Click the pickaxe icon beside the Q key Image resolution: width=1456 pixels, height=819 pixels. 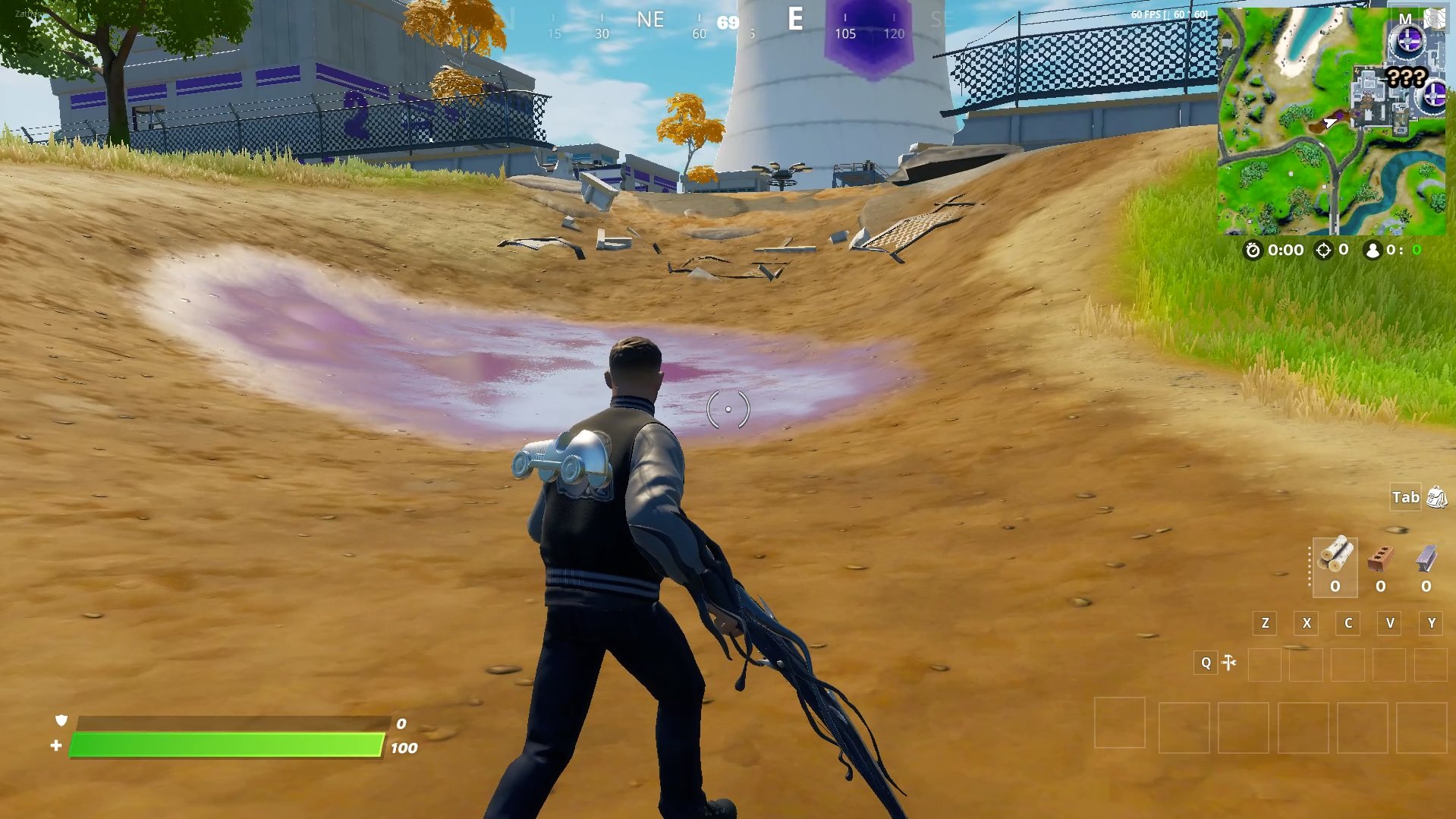(1229, 663)
